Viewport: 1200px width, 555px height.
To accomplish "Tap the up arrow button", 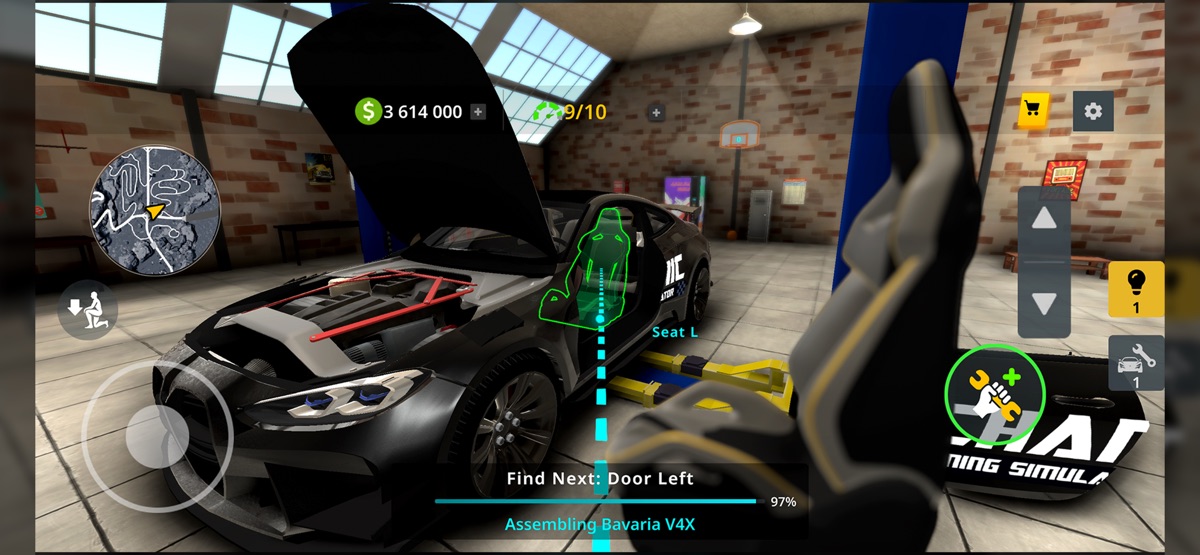I will (x=1044, y=218).
